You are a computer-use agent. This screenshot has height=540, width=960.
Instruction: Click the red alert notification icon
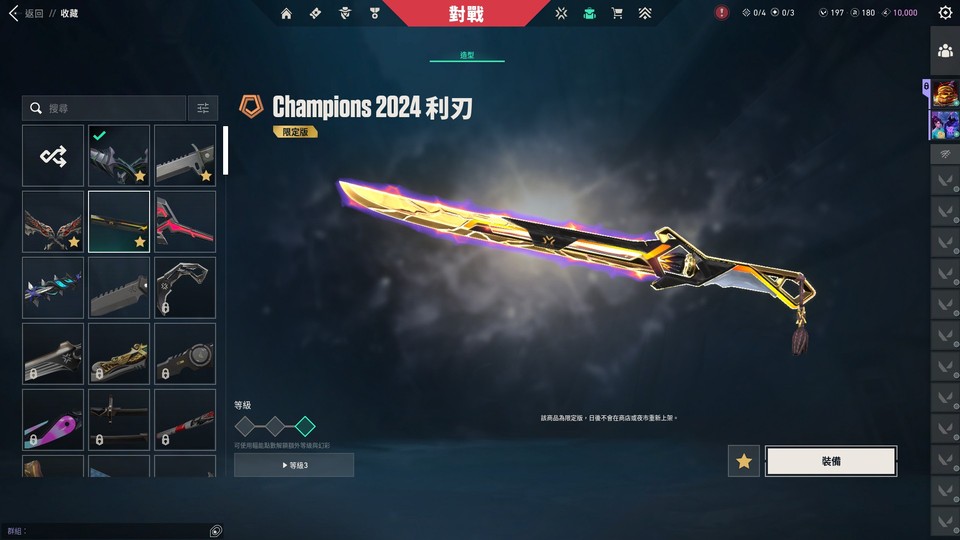coord(722,13)
